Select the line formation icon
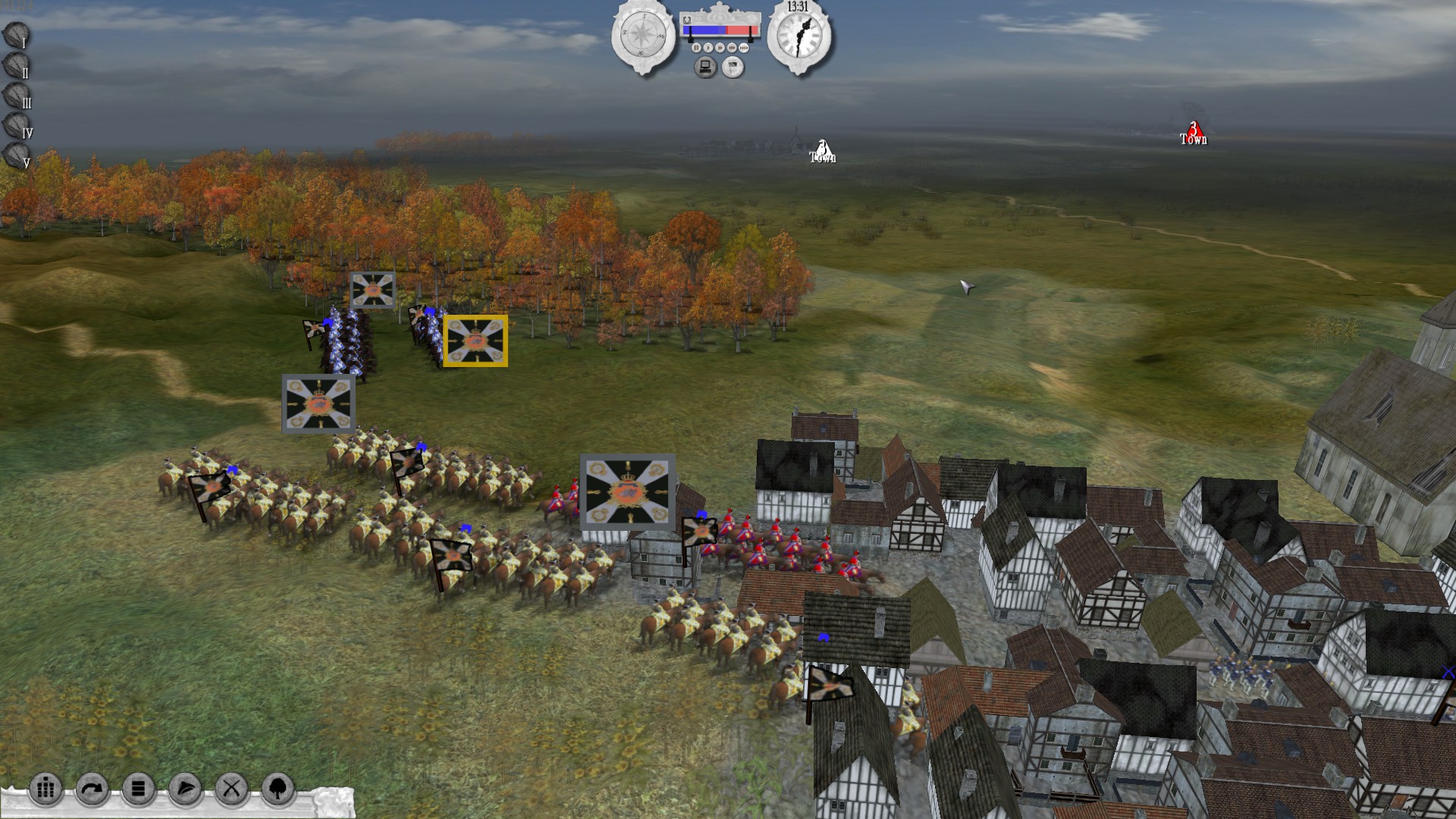 click(137, 789)
